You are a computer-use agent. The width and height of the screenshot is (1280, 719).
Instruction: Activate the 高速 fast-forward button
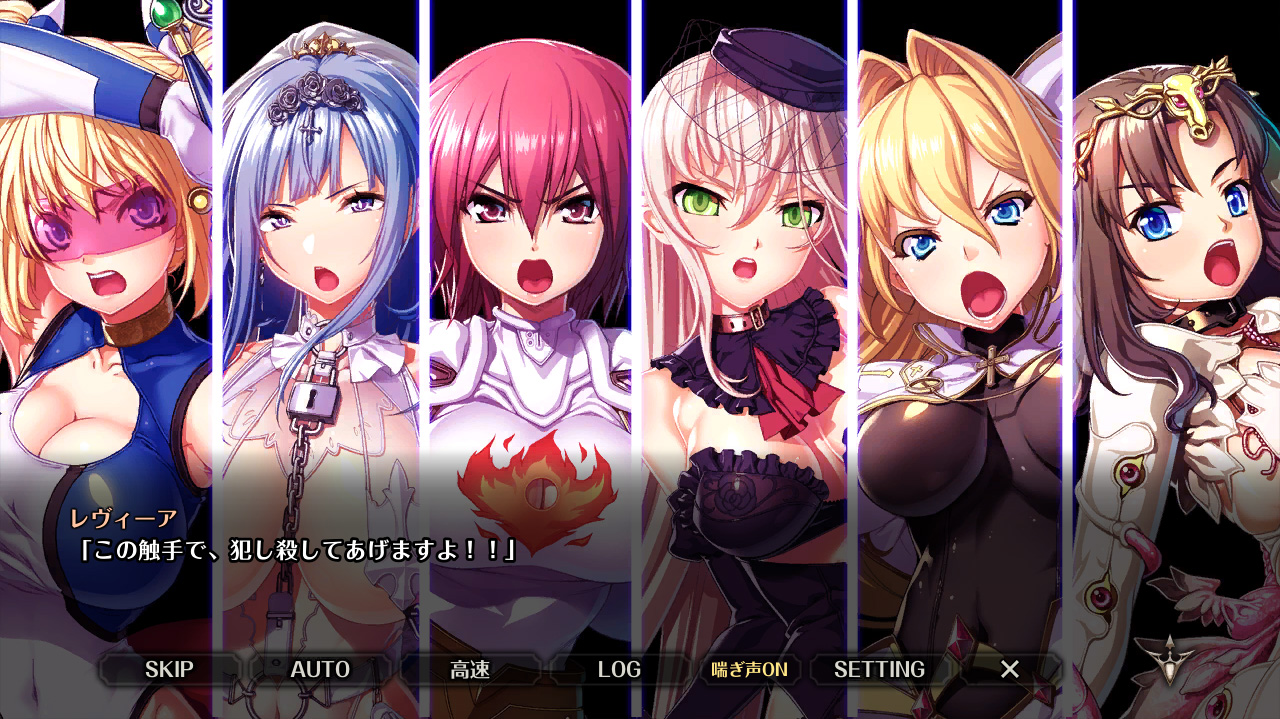click(x=470, y=669)
